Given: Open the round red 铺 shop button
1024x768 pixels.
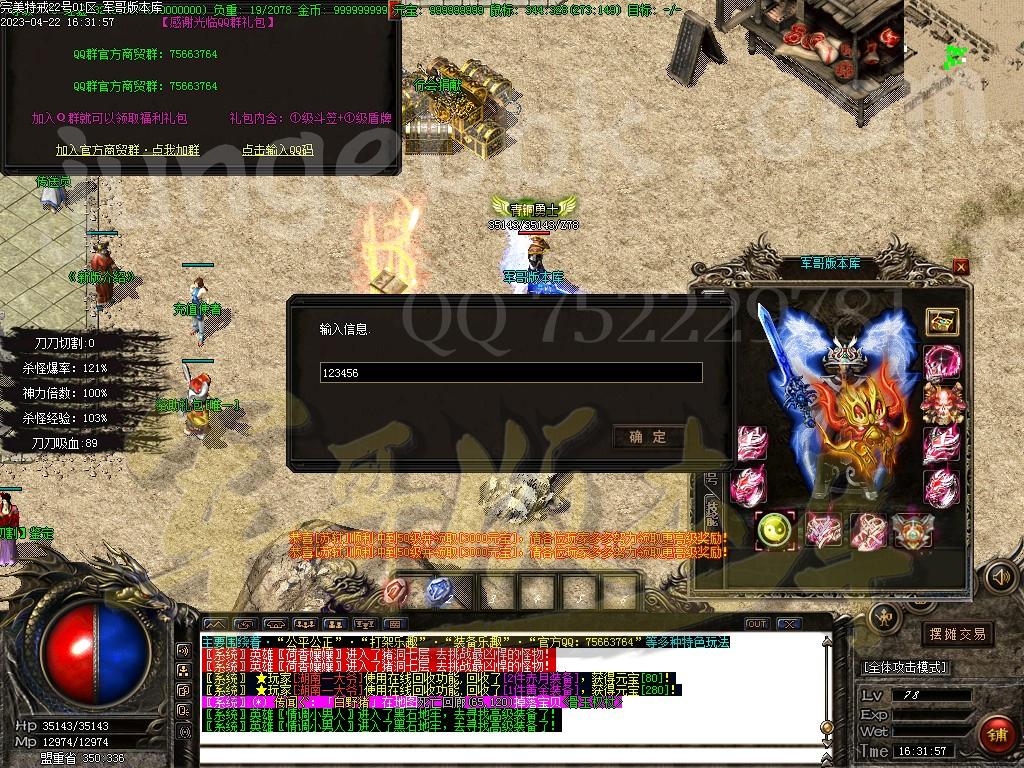Looking at the screenshot, I should tap(996, 735).
